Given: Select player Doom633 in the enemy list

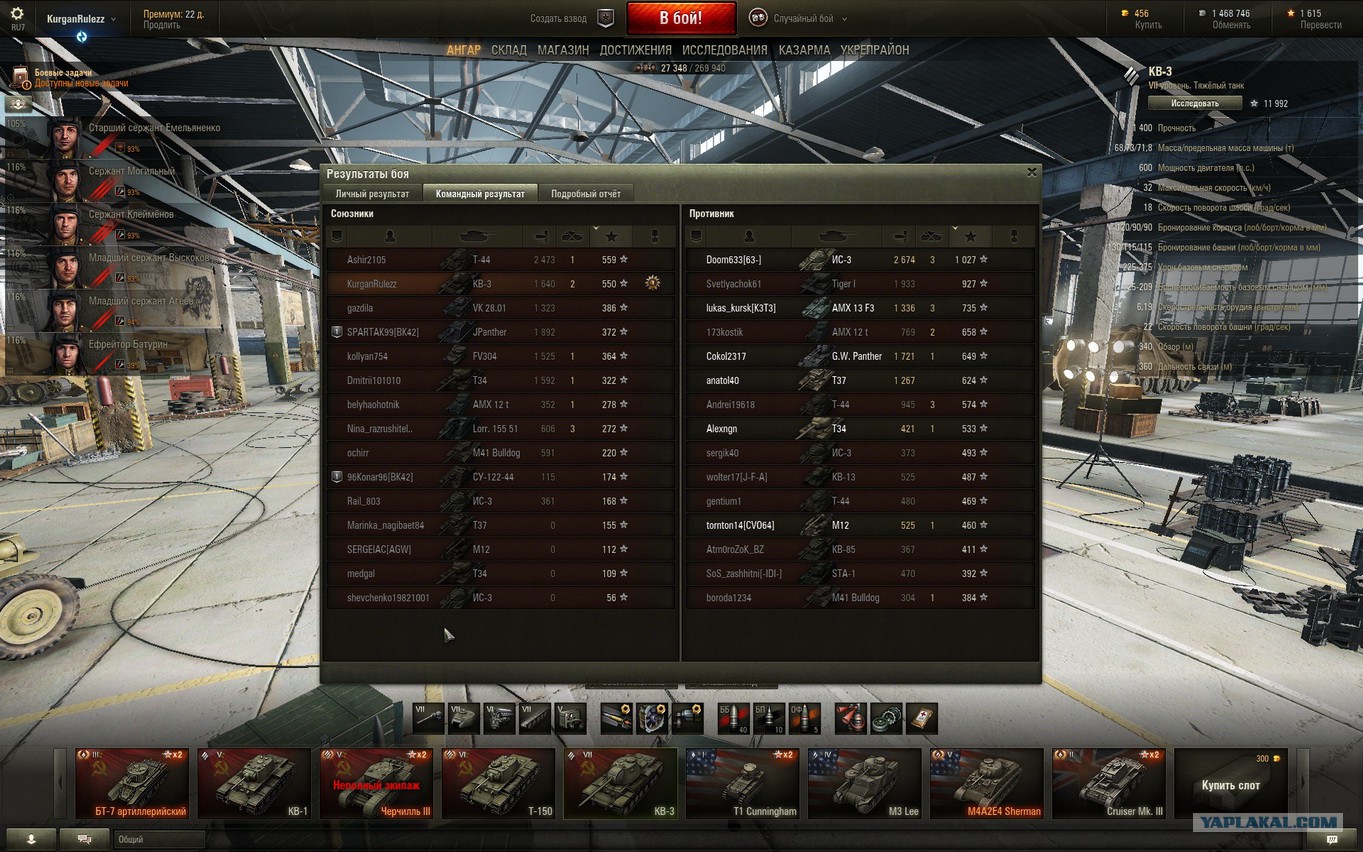Looking at the screenshot, I should (x=733, y=260).
